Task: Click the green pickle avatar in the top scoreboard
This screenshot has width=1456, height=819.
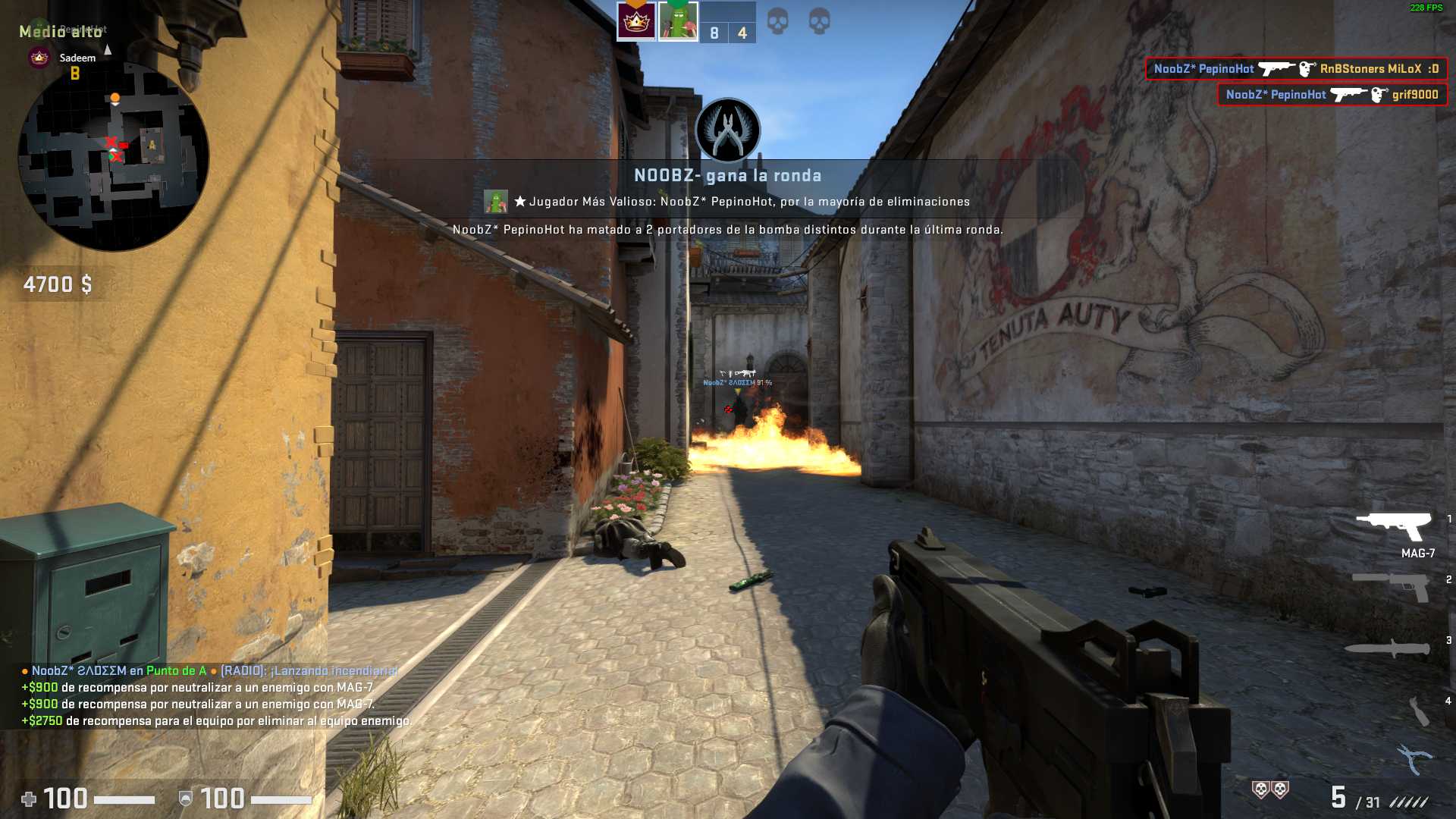Action: 678,21
